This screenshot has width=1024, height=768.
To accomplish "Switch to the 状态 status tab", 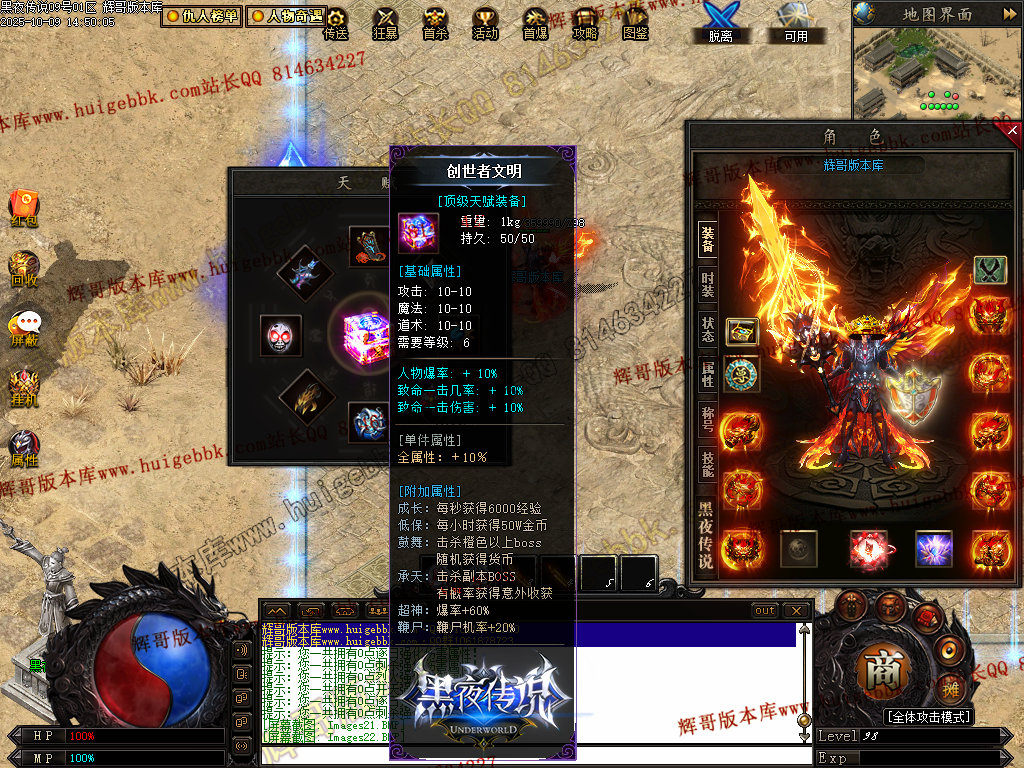I will 707,330.
